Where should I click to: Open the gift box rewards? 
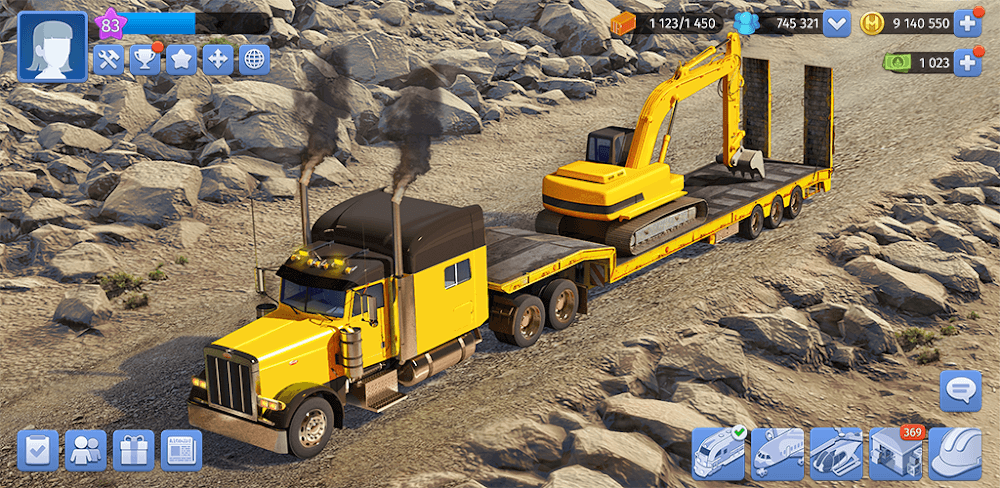click(x=133, y=450)
